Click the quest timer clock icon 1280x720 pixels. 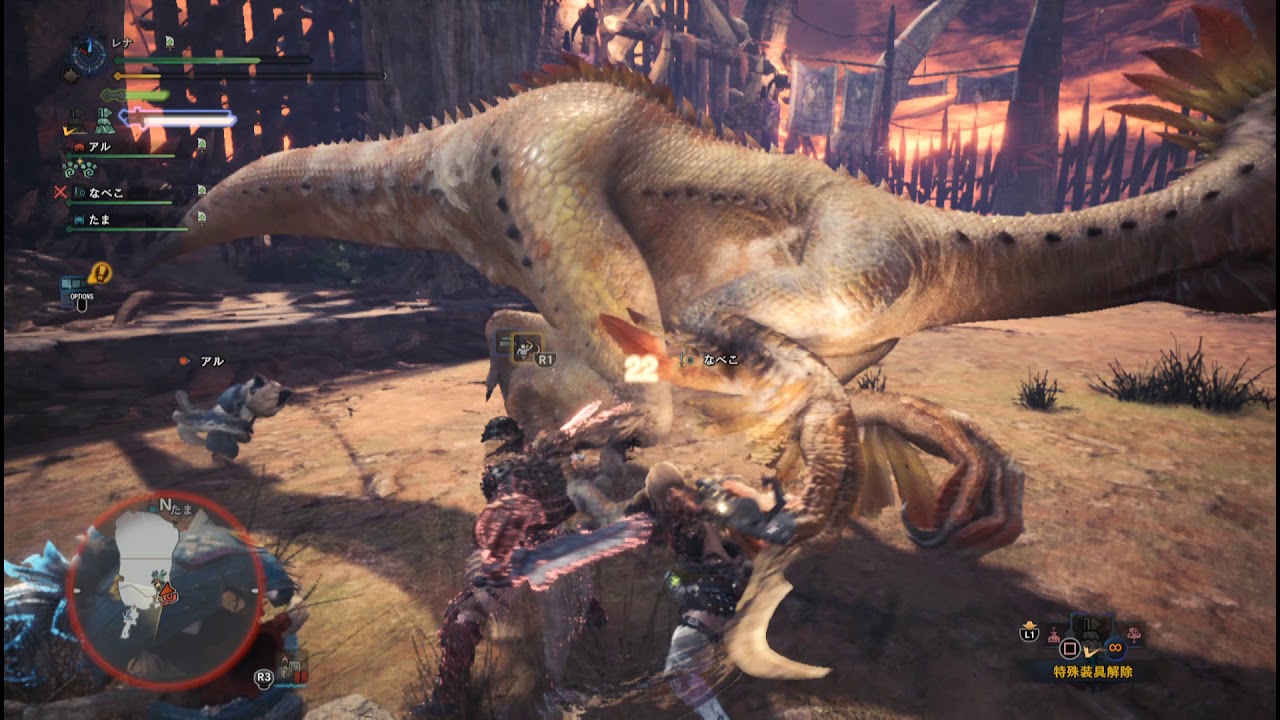tap(89, 55)
